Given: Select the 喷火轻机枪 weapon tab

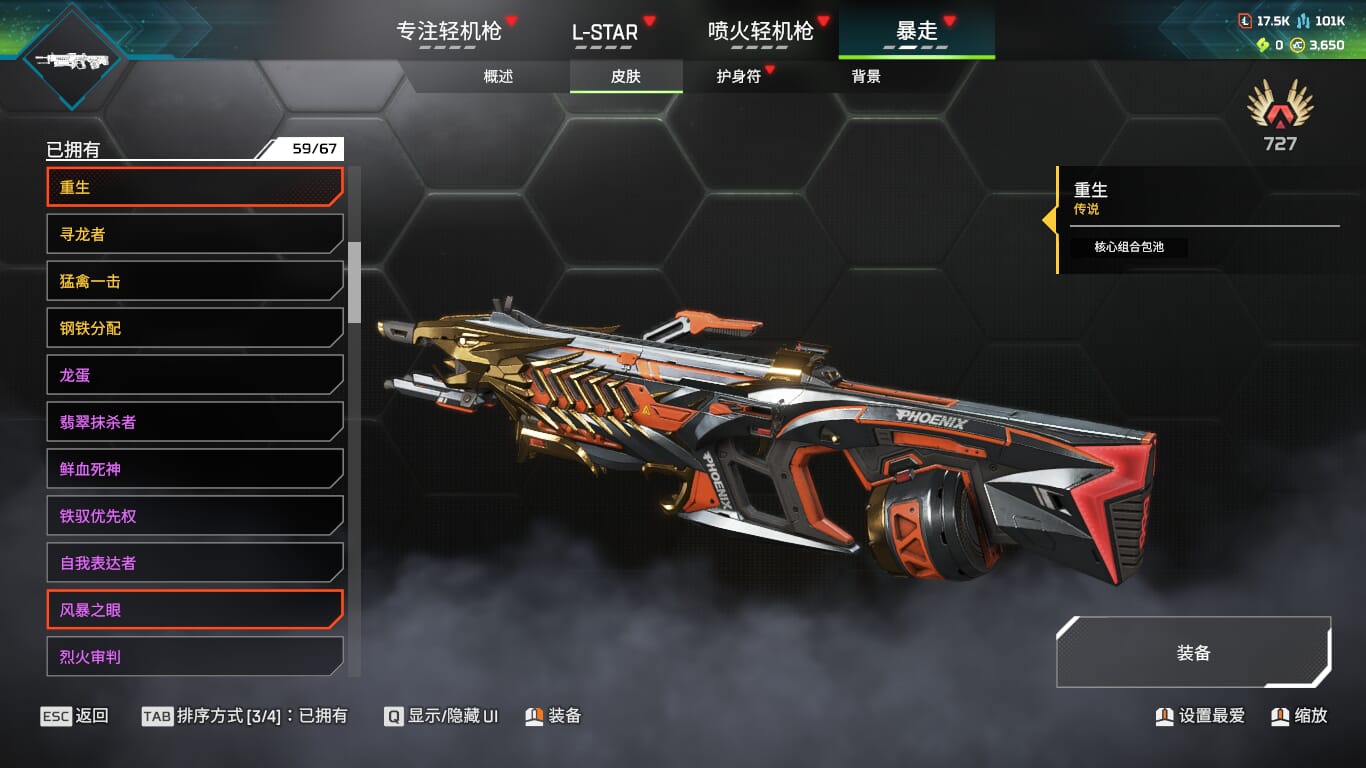Looking at the screenshot, I should 760,31.
